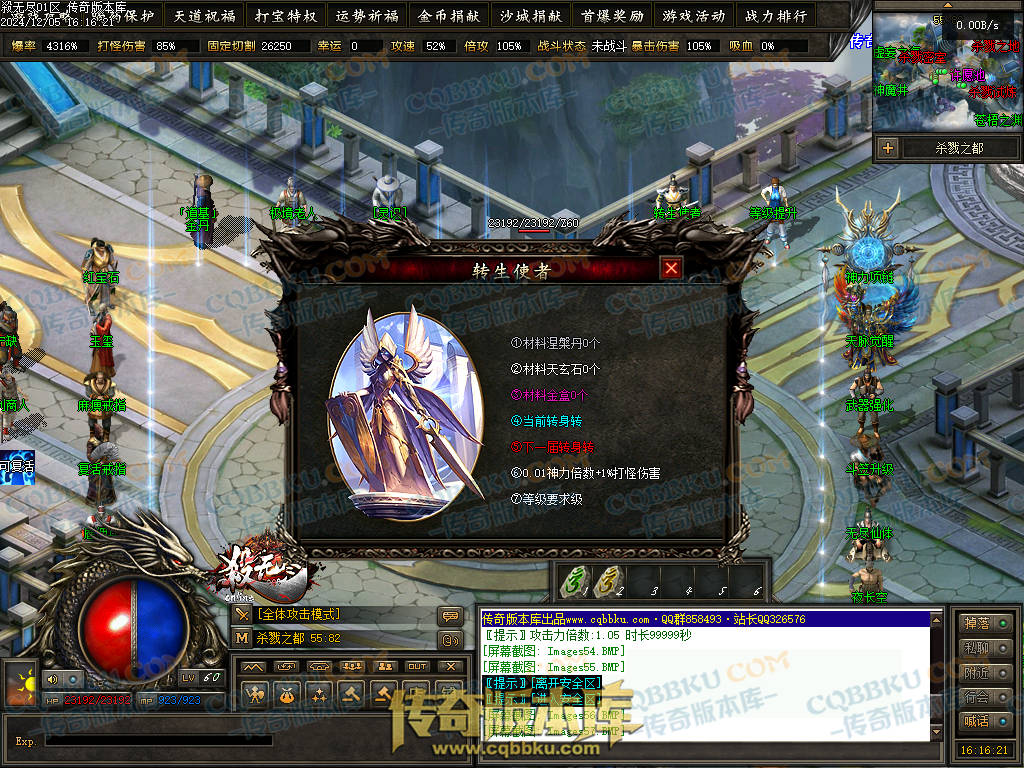Open the 战力排行 ranking menu

click(775, 16)
